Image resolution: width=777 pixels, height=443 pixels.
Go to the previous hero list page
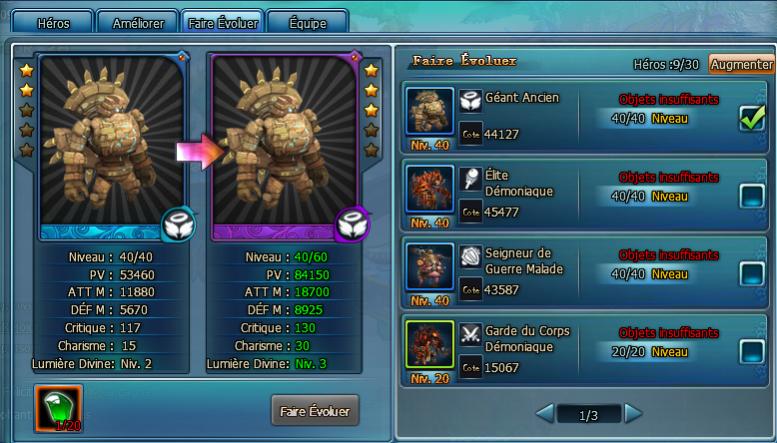tap(544, 413)
